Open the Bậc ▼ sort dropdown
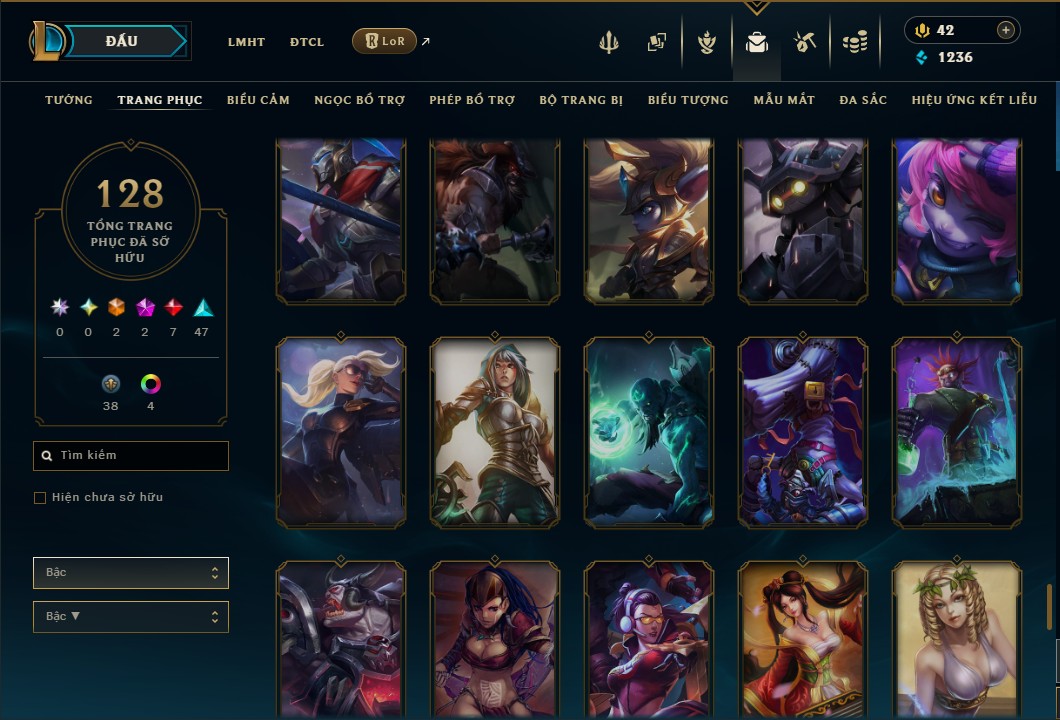The image size is (1060, 720). [x=131, y=616]
